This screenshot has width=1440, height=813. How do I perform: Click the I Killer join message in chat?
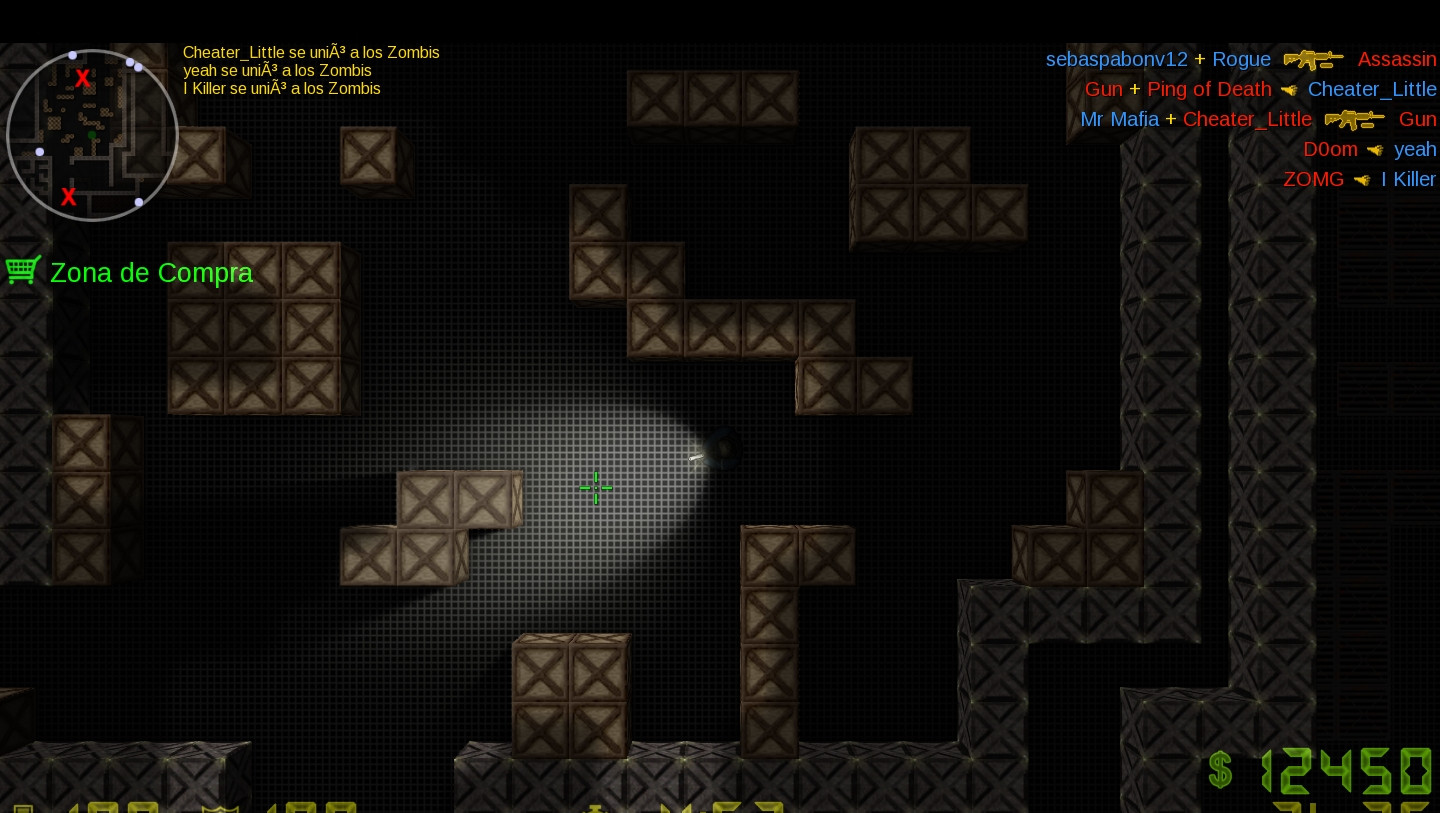click(x=280, y=89)
